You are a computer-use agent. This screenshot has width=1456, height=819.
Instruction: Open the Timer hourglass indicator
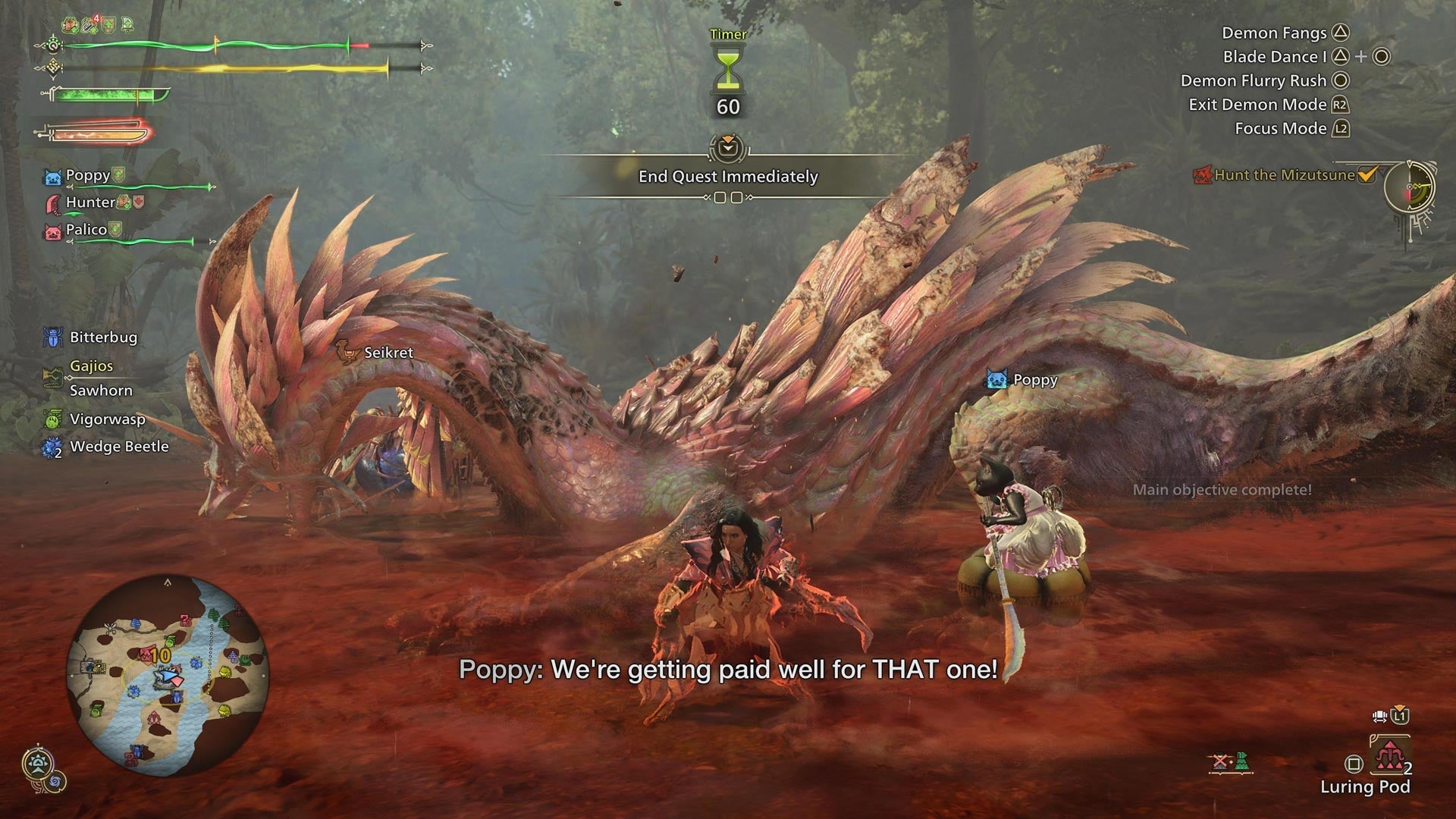coord(726,68)
